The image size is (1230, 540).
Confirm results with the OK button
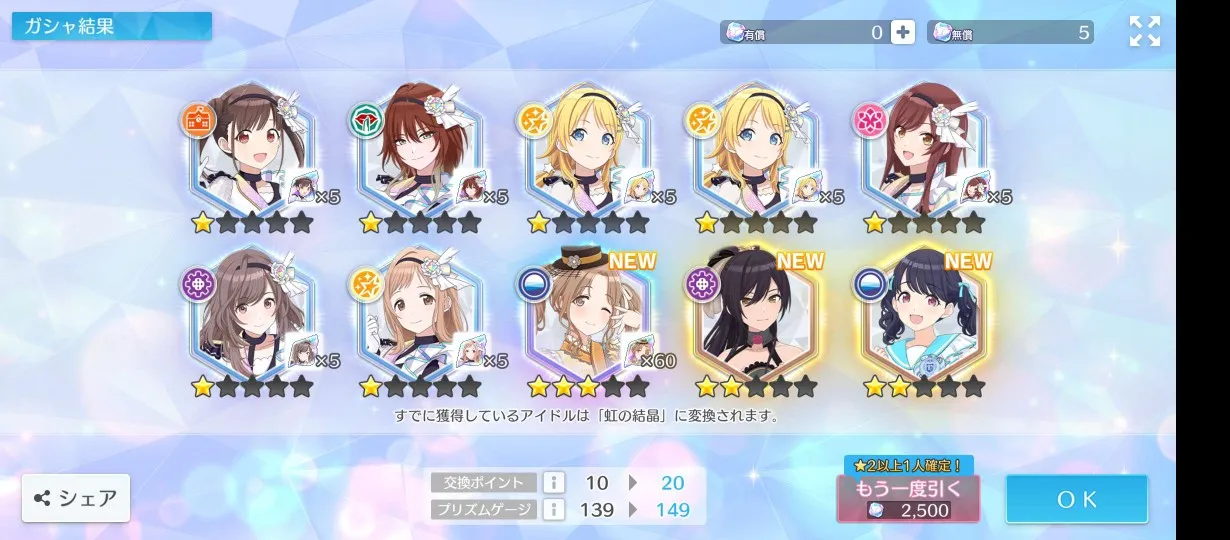(1076, 499)
